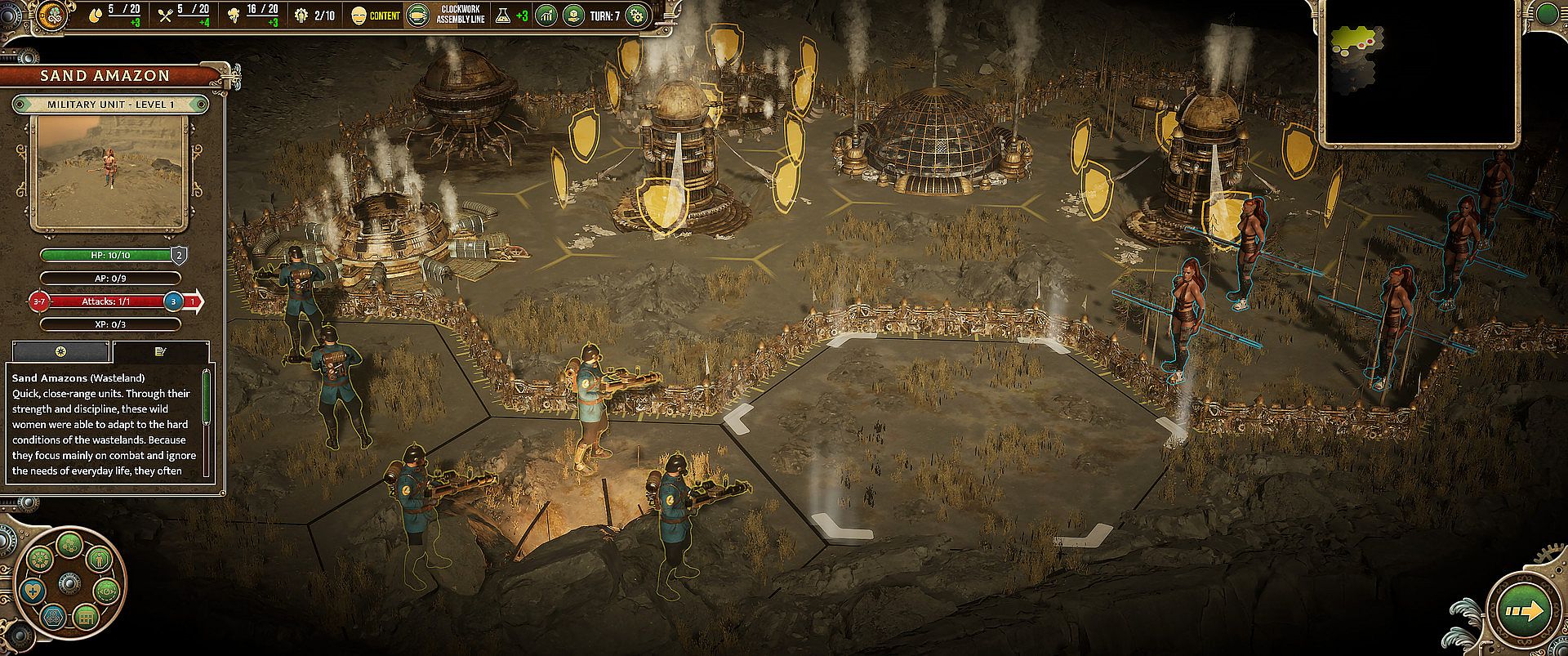Click the round green button beside the minimap
1568x656 pixels.
1546,14
